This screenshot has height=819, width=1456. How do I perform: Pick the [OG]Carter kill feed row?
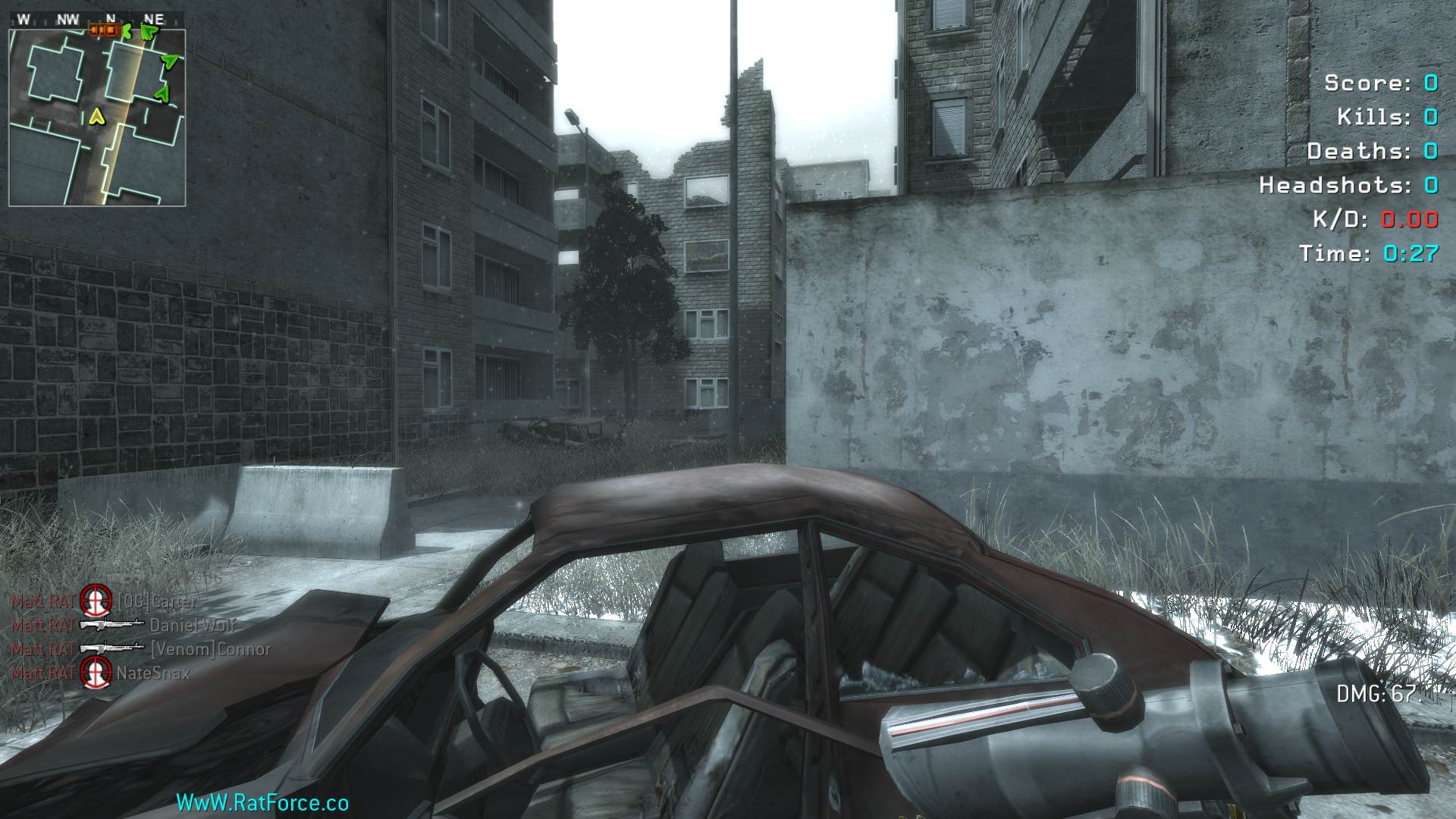tap(105, 601)
